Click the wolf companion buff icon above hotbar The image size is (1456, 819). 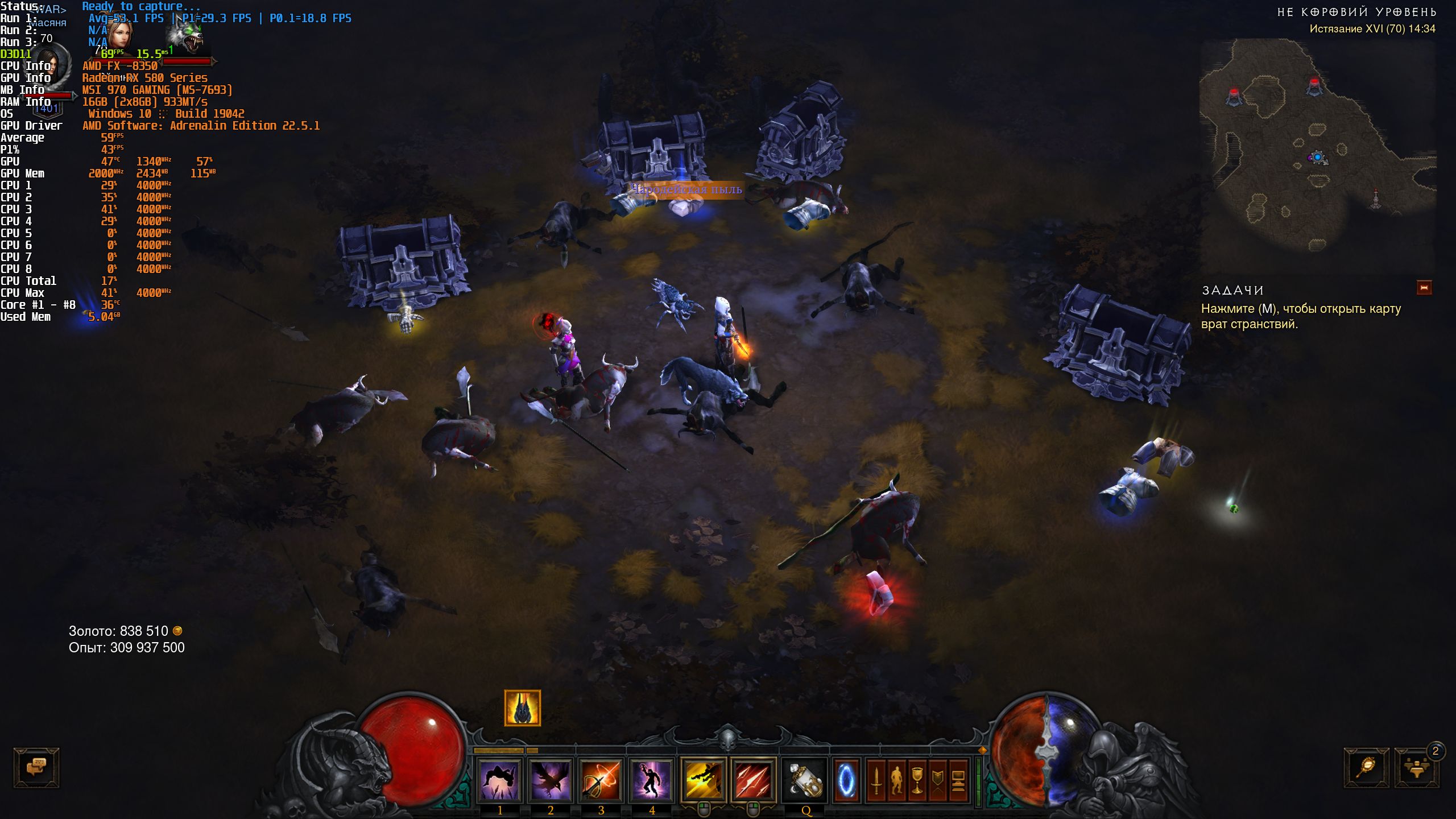[x=522, y=708]
